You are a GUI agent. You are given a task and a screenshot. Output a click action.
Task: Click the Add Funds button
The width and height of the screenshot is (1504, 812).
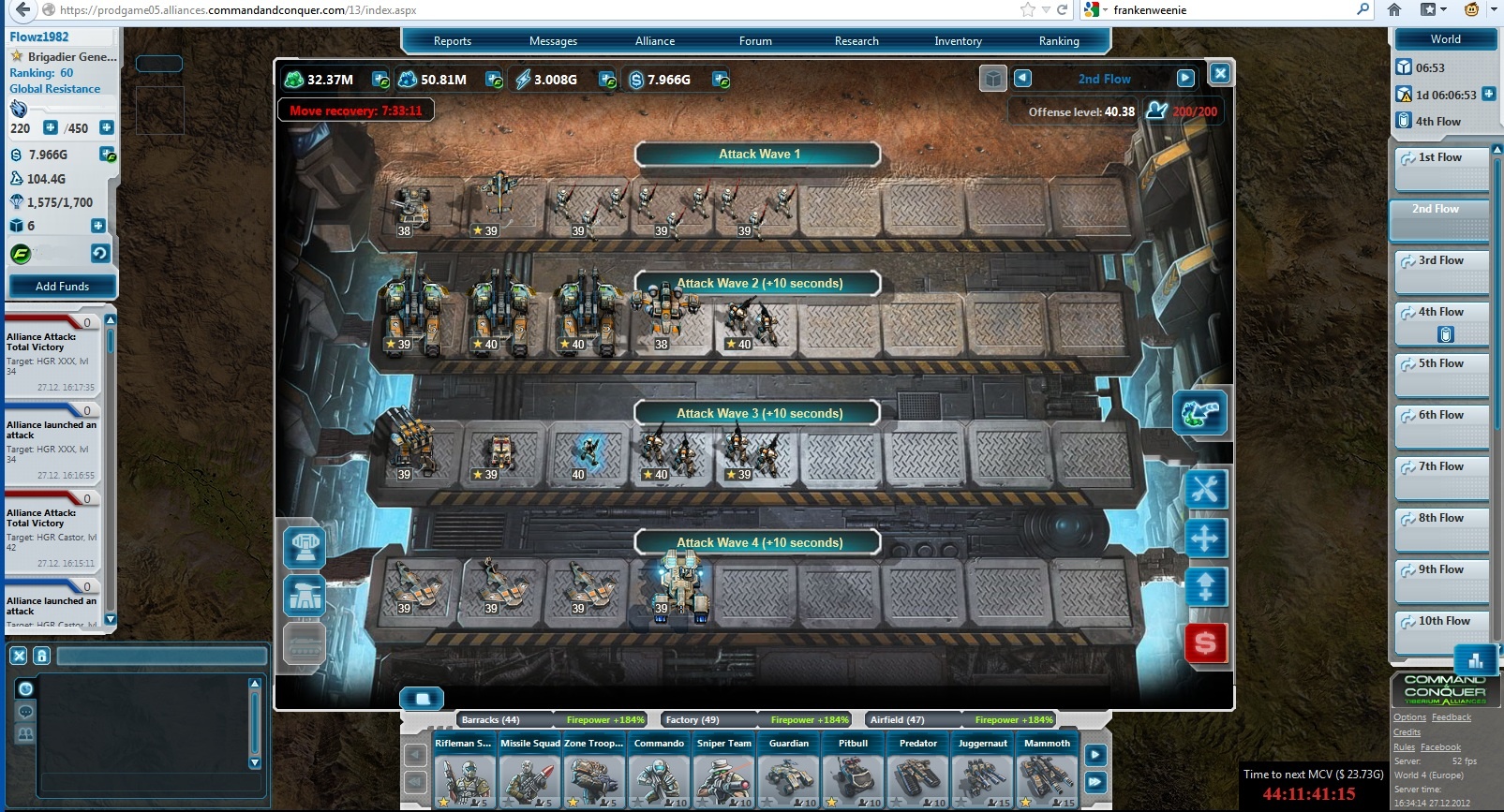coord(62,286)
